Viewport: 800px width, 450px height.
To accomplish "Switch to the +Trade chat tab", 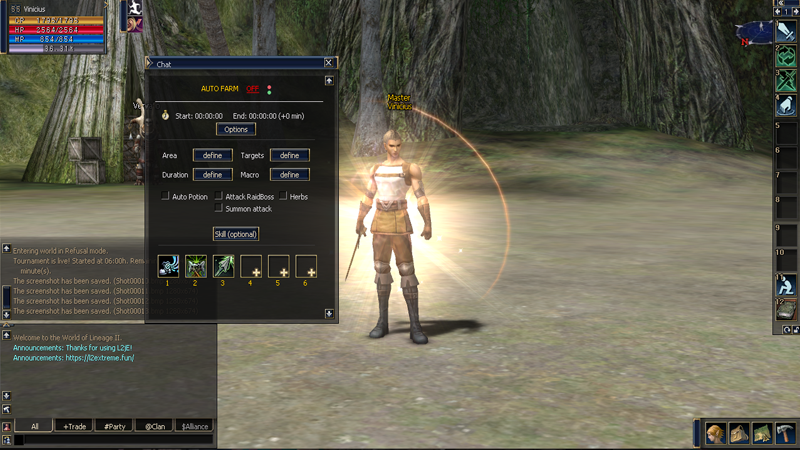I will tap(75, 426).
